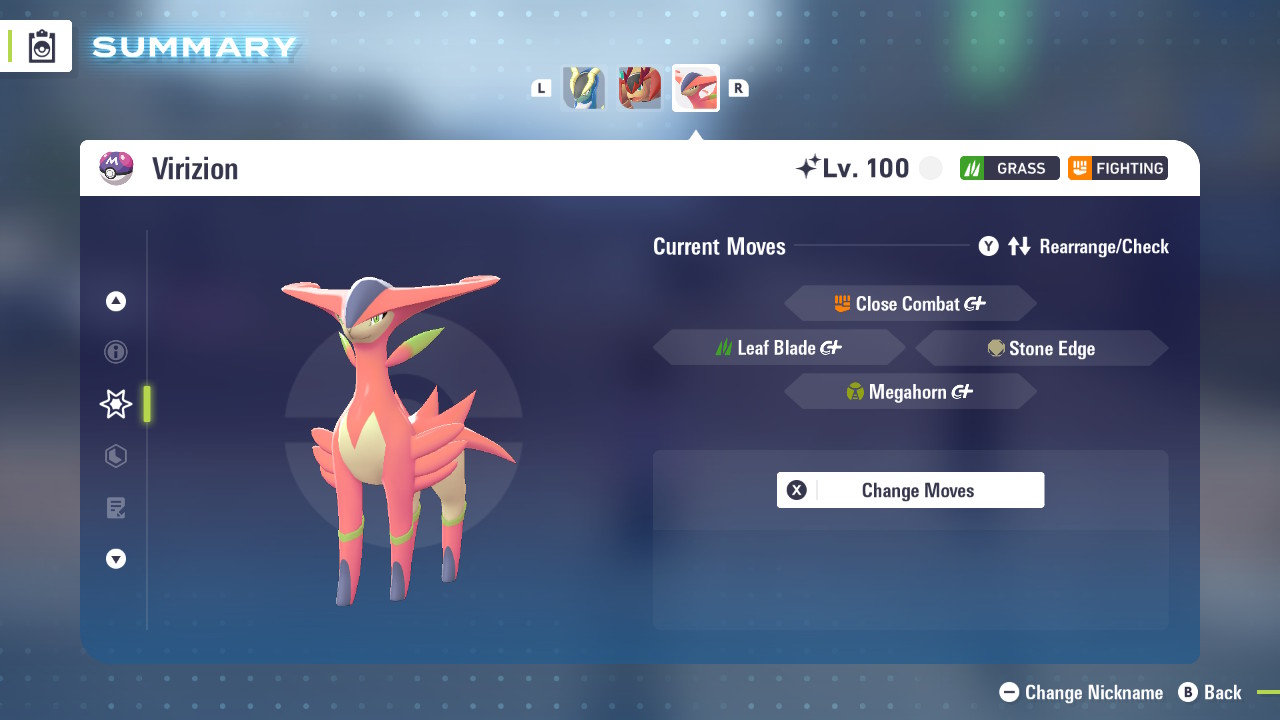Show the moves page star tab
Image resolution: width=1280 pixels, height=720 pixels.
pyautogui.click(x=116, y=404)
